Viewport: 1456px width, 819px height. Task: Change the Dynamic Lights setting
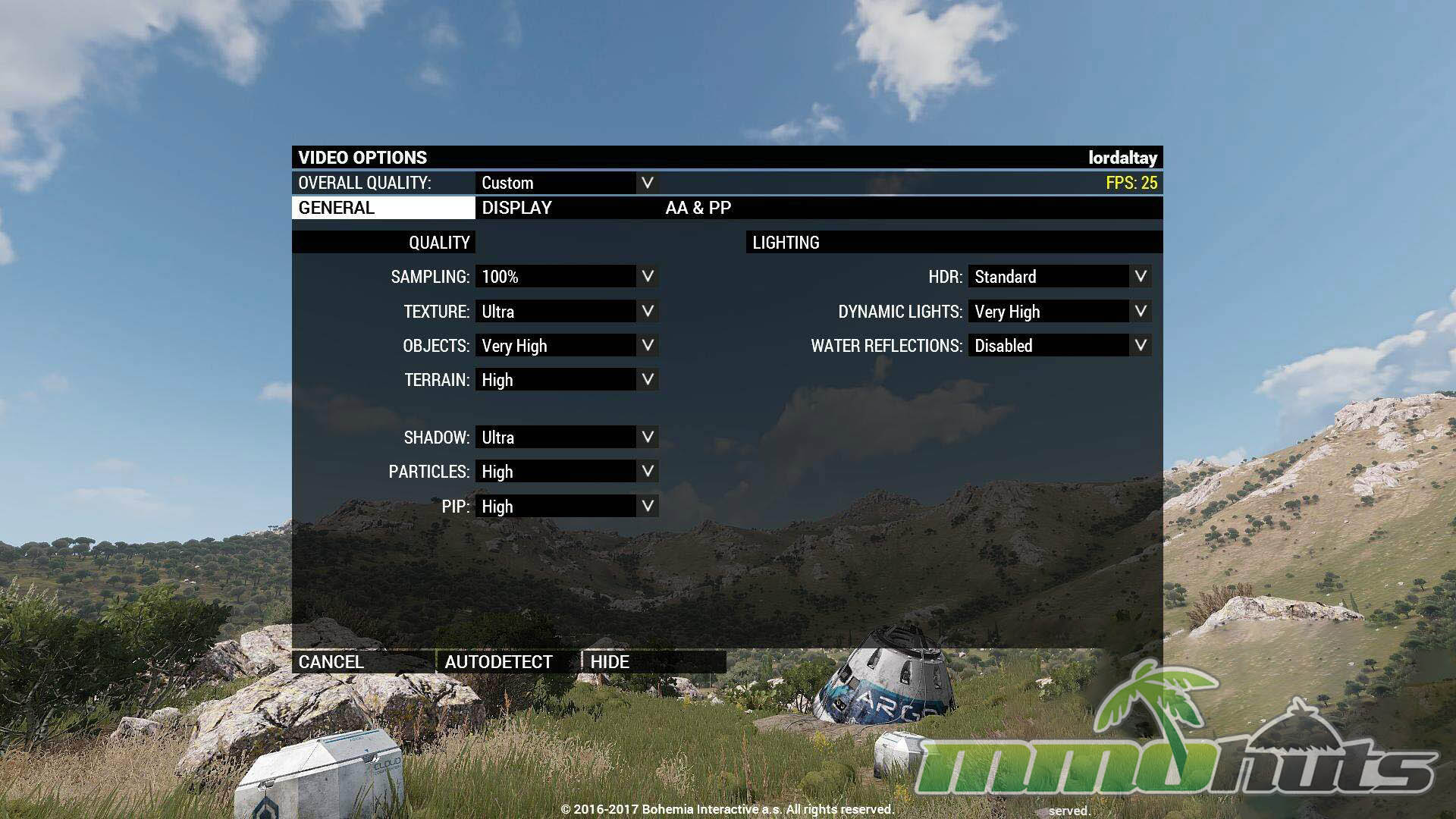tap(1059, 312)
